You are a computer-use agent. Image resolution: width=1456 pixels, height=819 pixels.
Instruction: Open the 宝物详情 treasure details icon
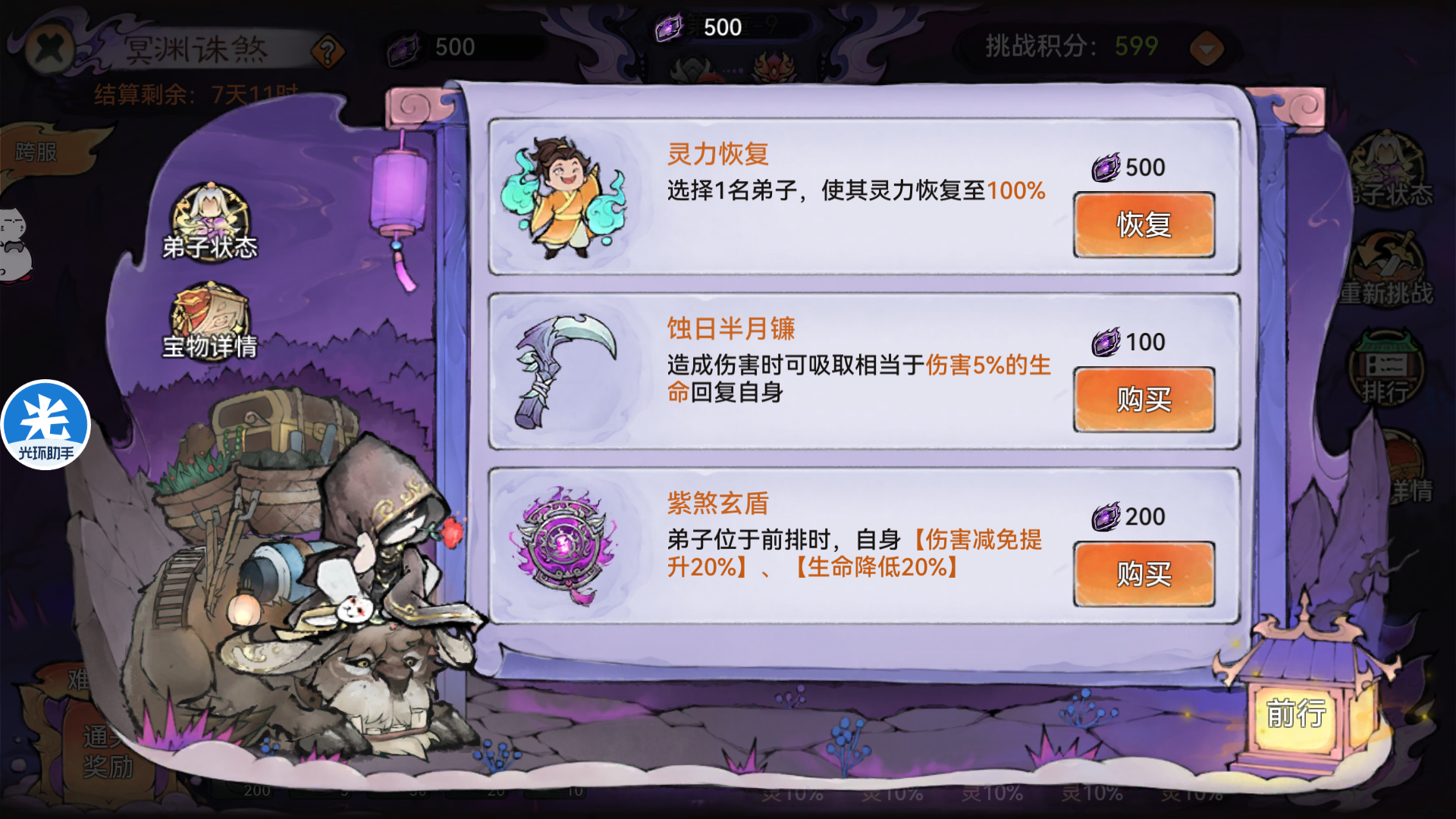[209, 318]
